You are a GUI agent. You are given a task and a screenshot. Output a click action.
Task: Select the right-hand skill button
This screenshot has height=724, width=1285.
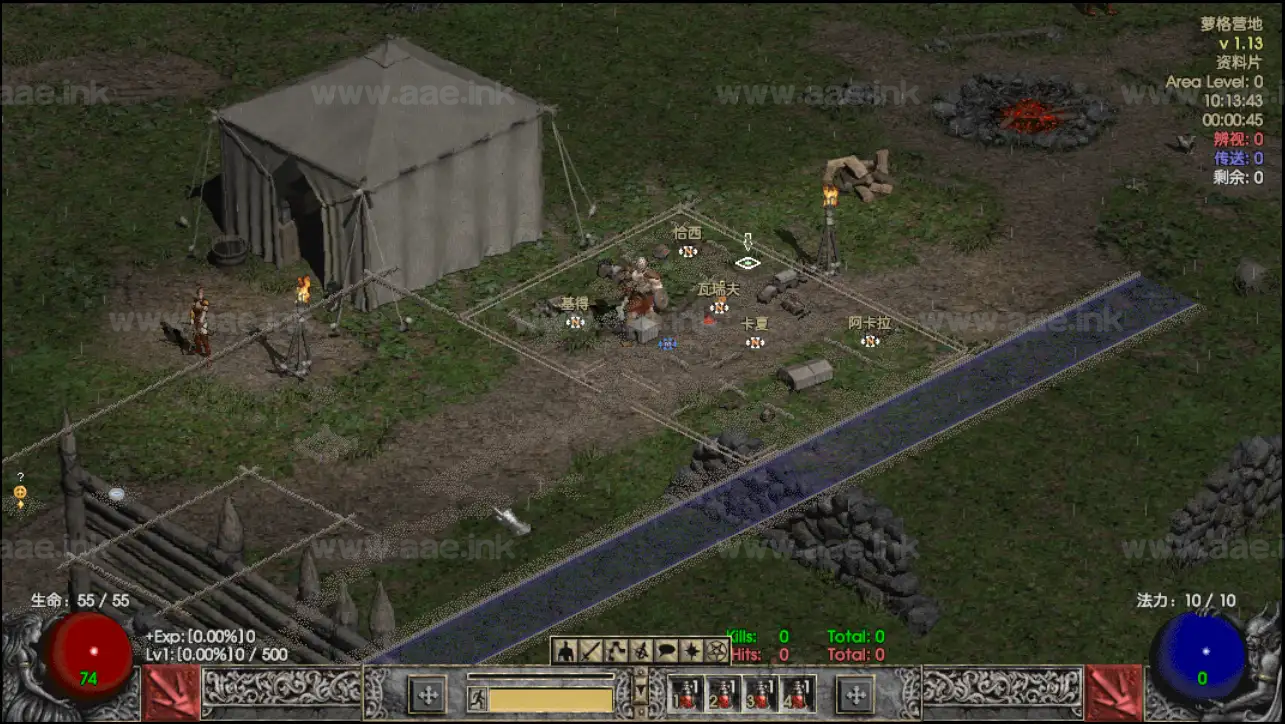(x=856, y=695)
